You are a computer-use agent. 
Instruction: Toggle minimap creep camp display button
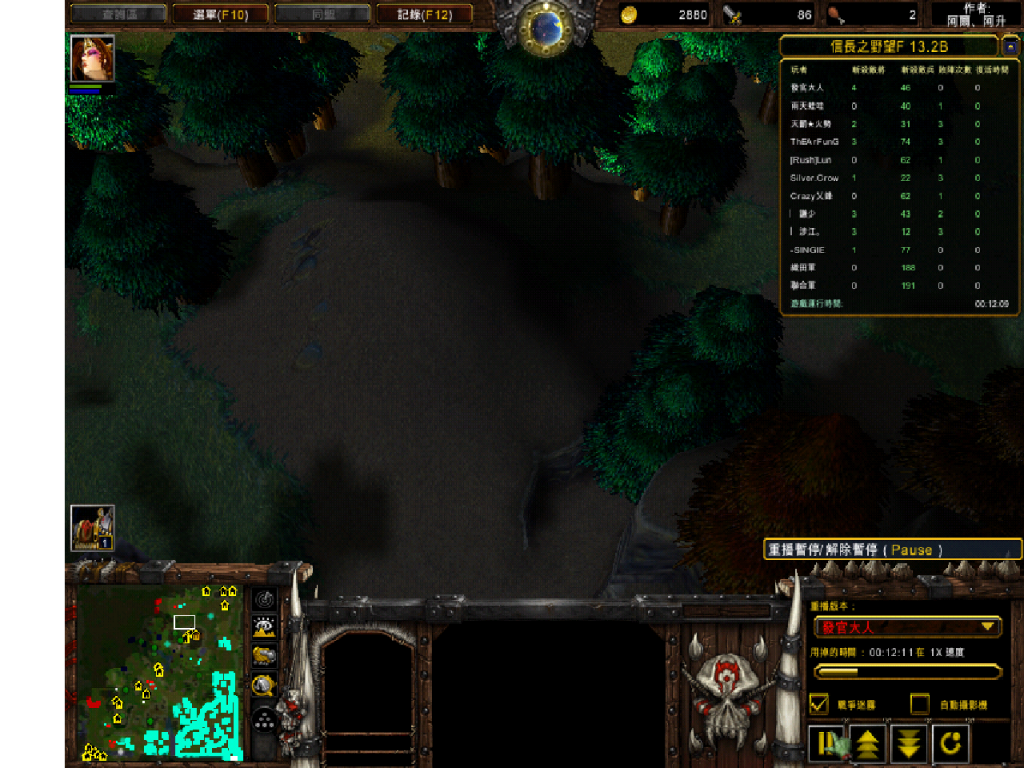click(x=264, y=686)
